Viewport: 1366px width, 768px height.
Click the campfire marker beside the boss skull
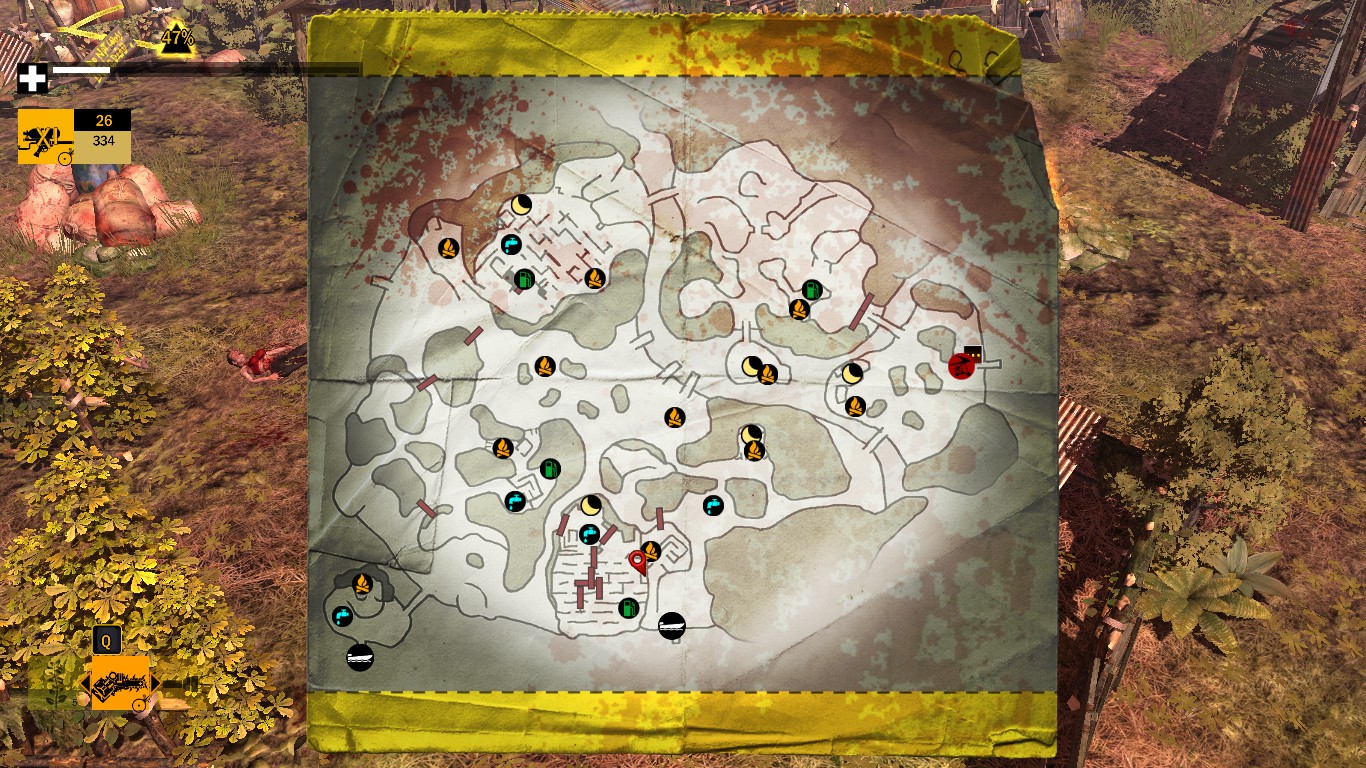[x=855, y=405]
